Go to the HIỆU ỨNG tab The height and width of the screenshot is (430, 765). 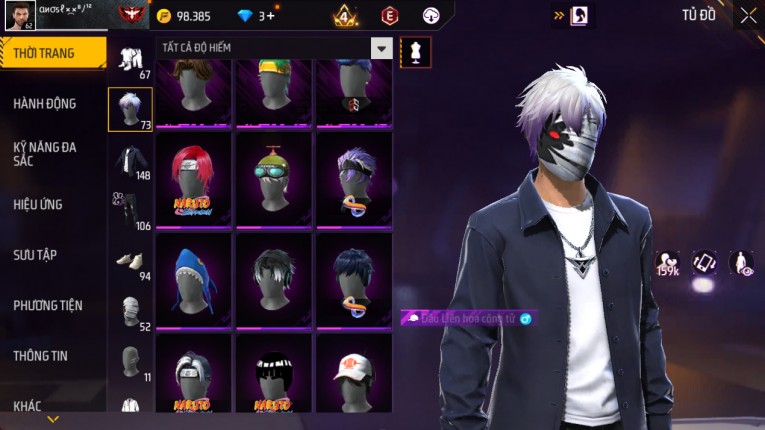pos(38,204)
